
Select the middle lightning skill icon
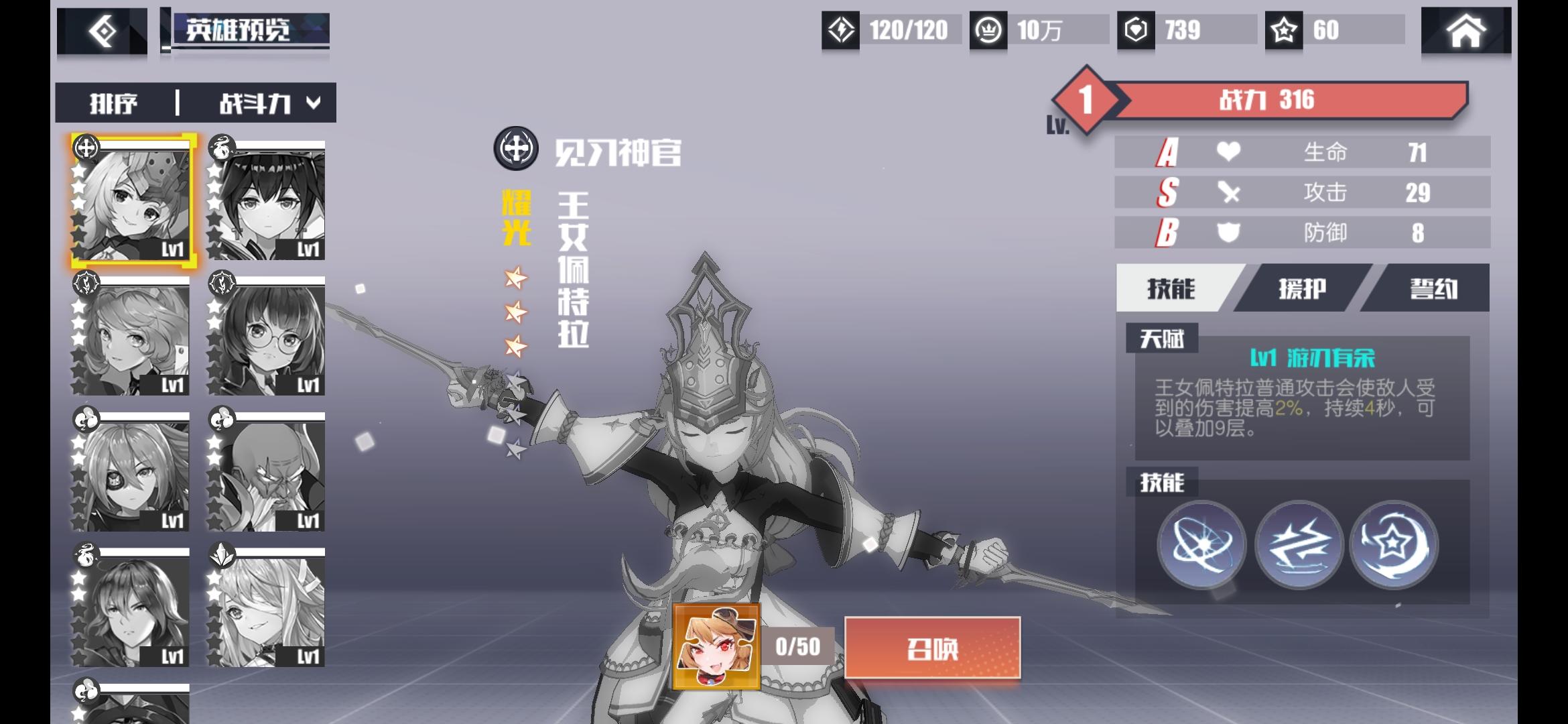1300,544
